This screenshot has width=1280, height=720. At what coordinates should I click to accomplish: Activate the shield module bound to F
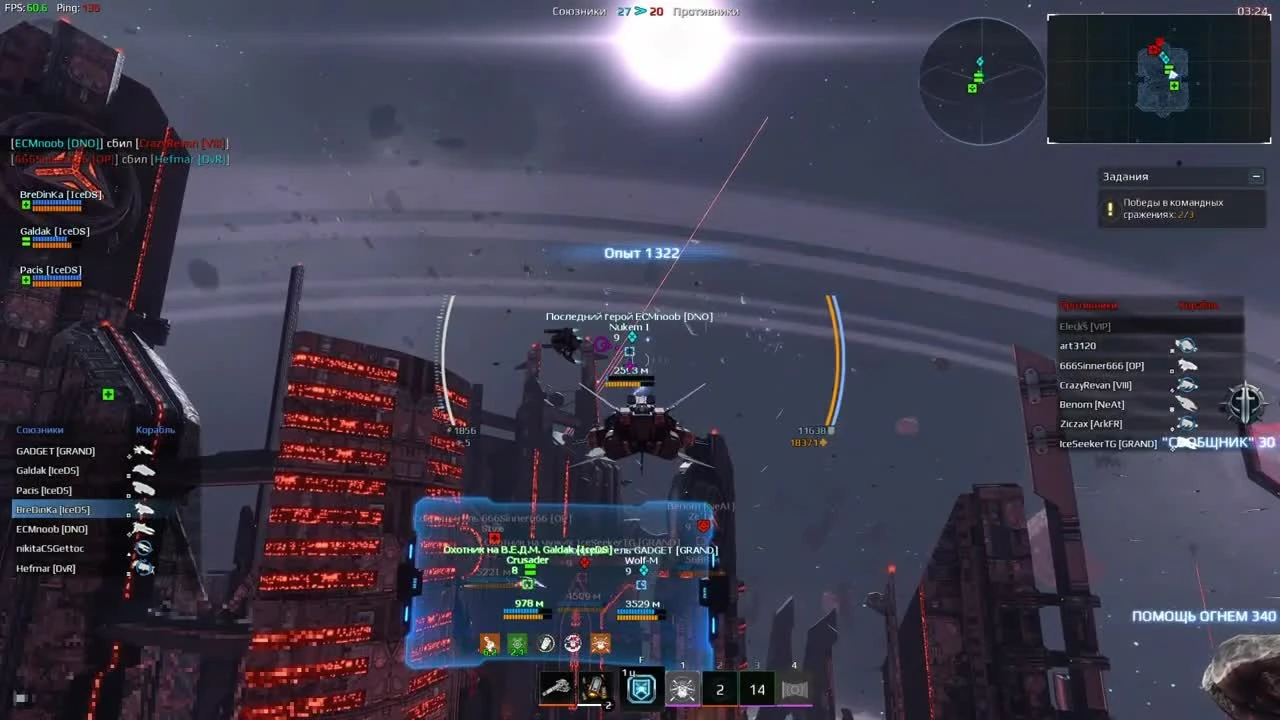coord(640,688)
